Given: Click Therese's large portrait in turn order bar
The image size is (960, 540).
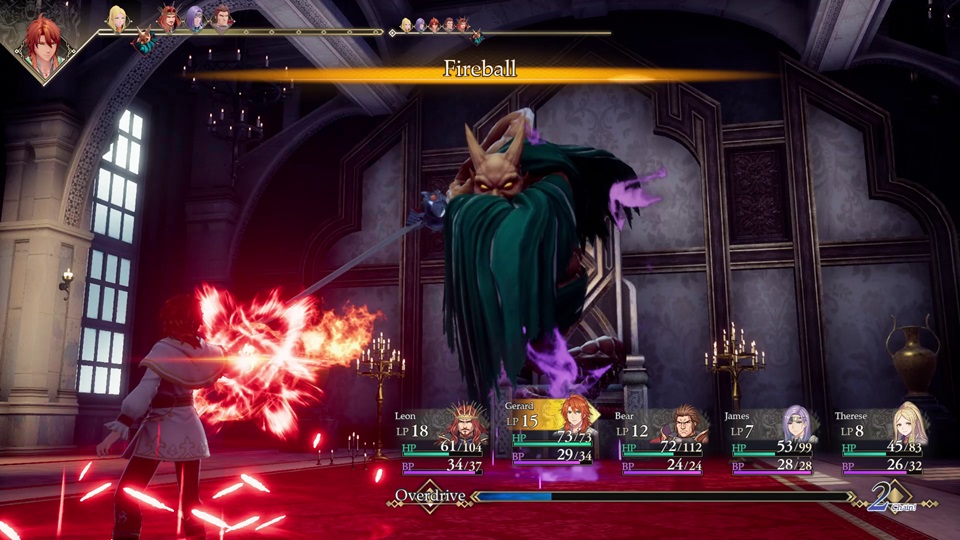Looking at the screenshot, I should [118, 17].
